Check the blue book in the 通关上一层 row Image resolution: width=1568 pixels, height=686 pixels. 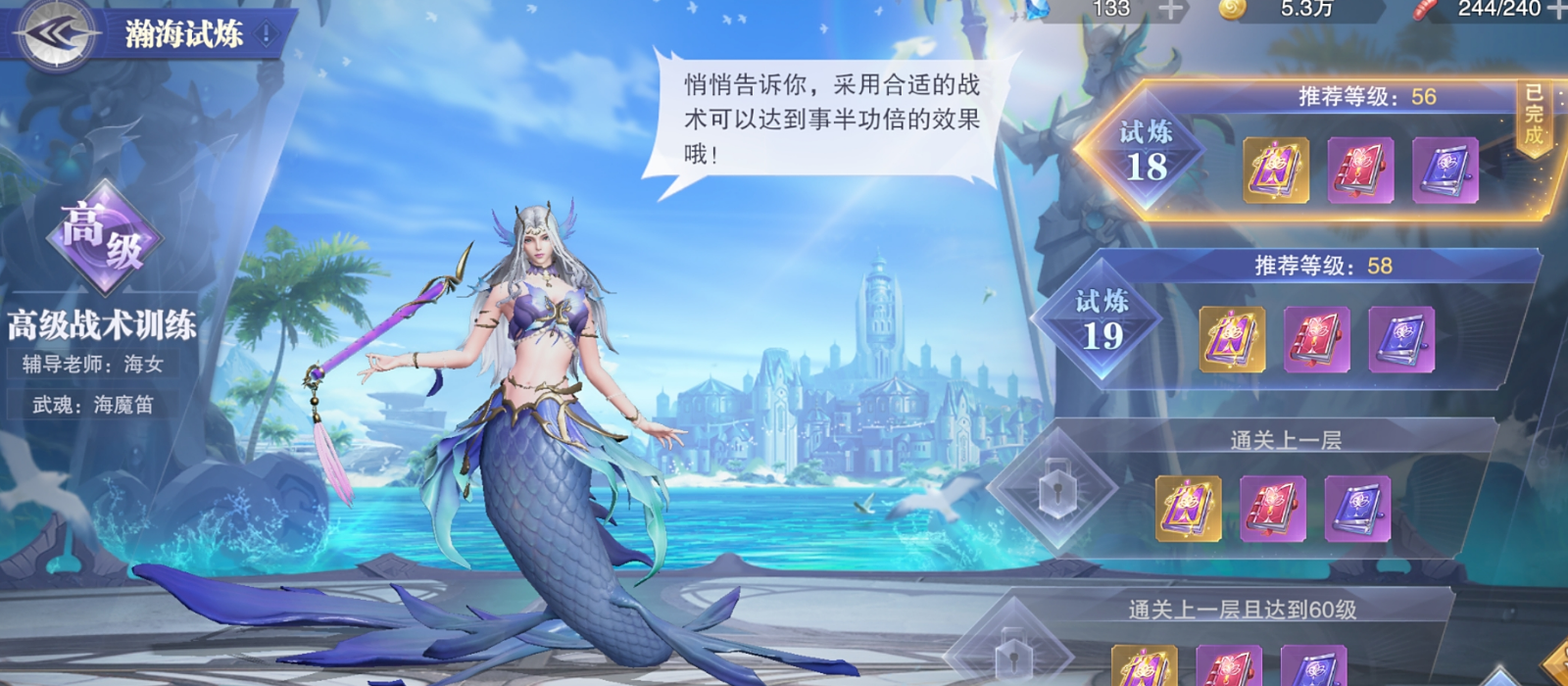tap(1357, 509)
